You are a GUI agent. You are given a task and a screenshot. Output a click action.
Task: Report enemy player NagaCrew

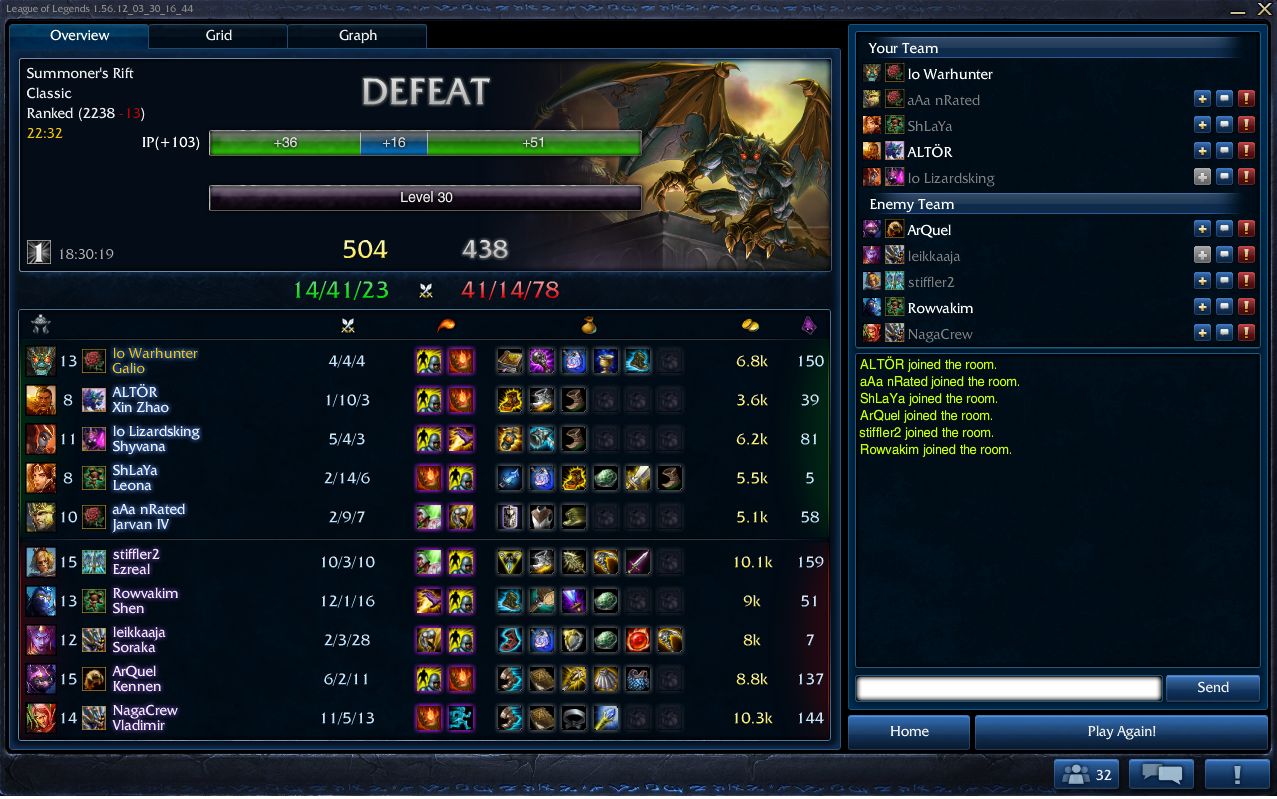[1246, 333]
